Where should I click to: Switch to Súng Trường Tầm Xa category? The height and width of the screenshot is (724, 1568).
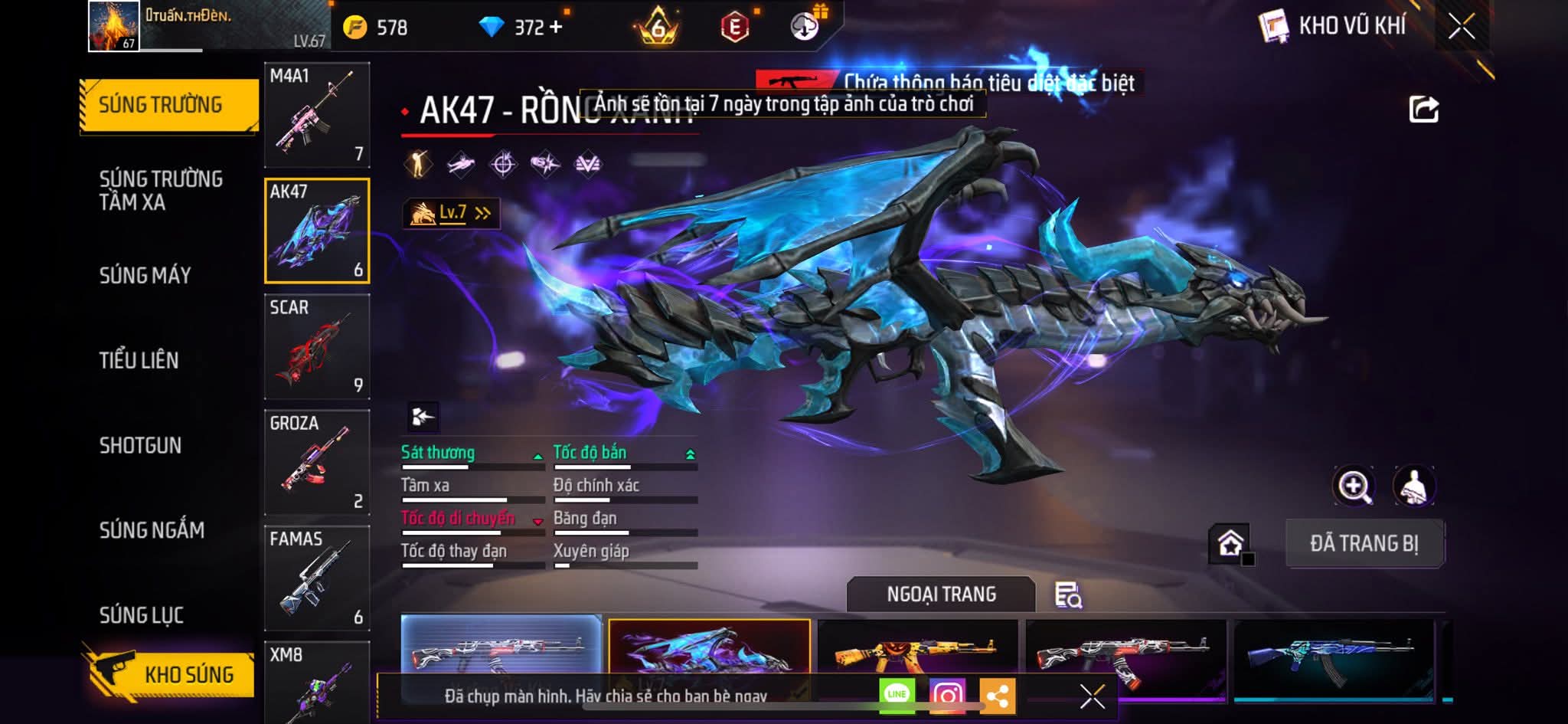[x=161, y=191]
